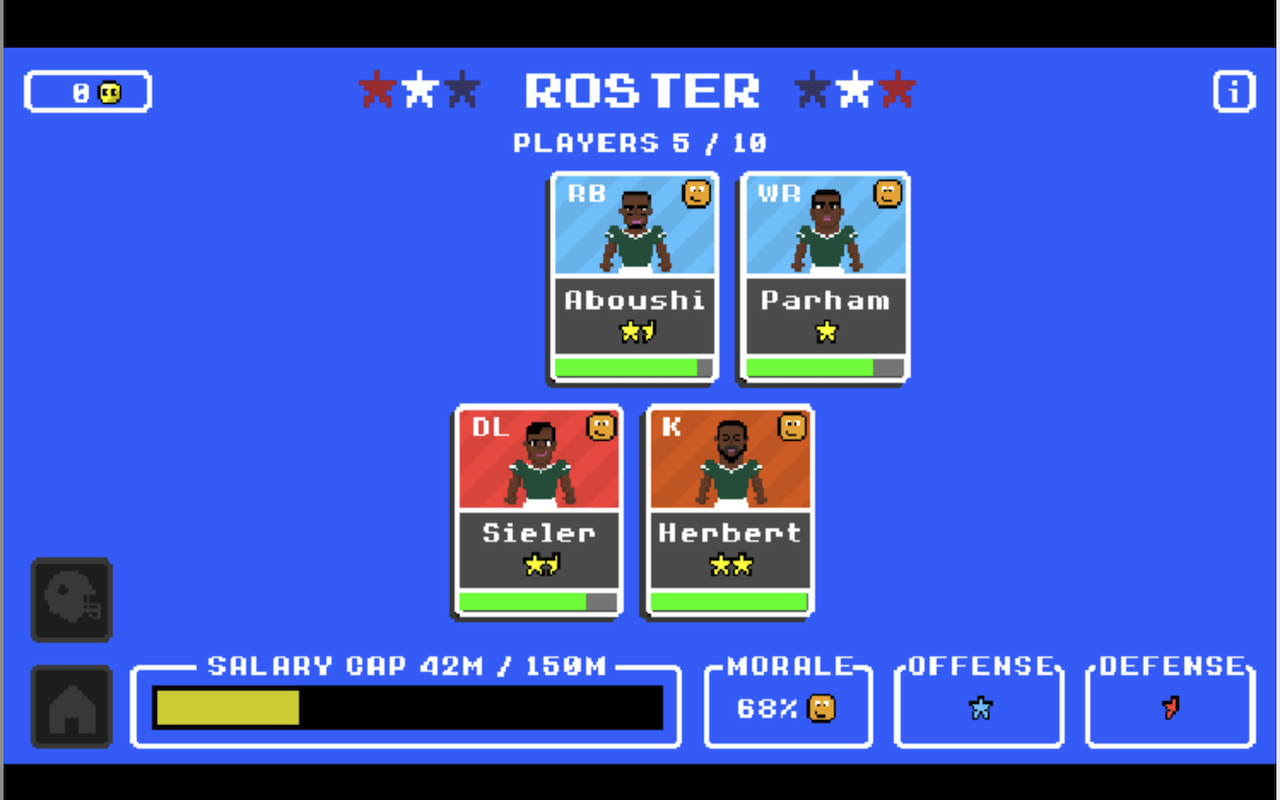Click the PLAYERS 5 / 10 label
Image resolution: width=1280 pixels, height=800 pixels.
tap(640, 142)
